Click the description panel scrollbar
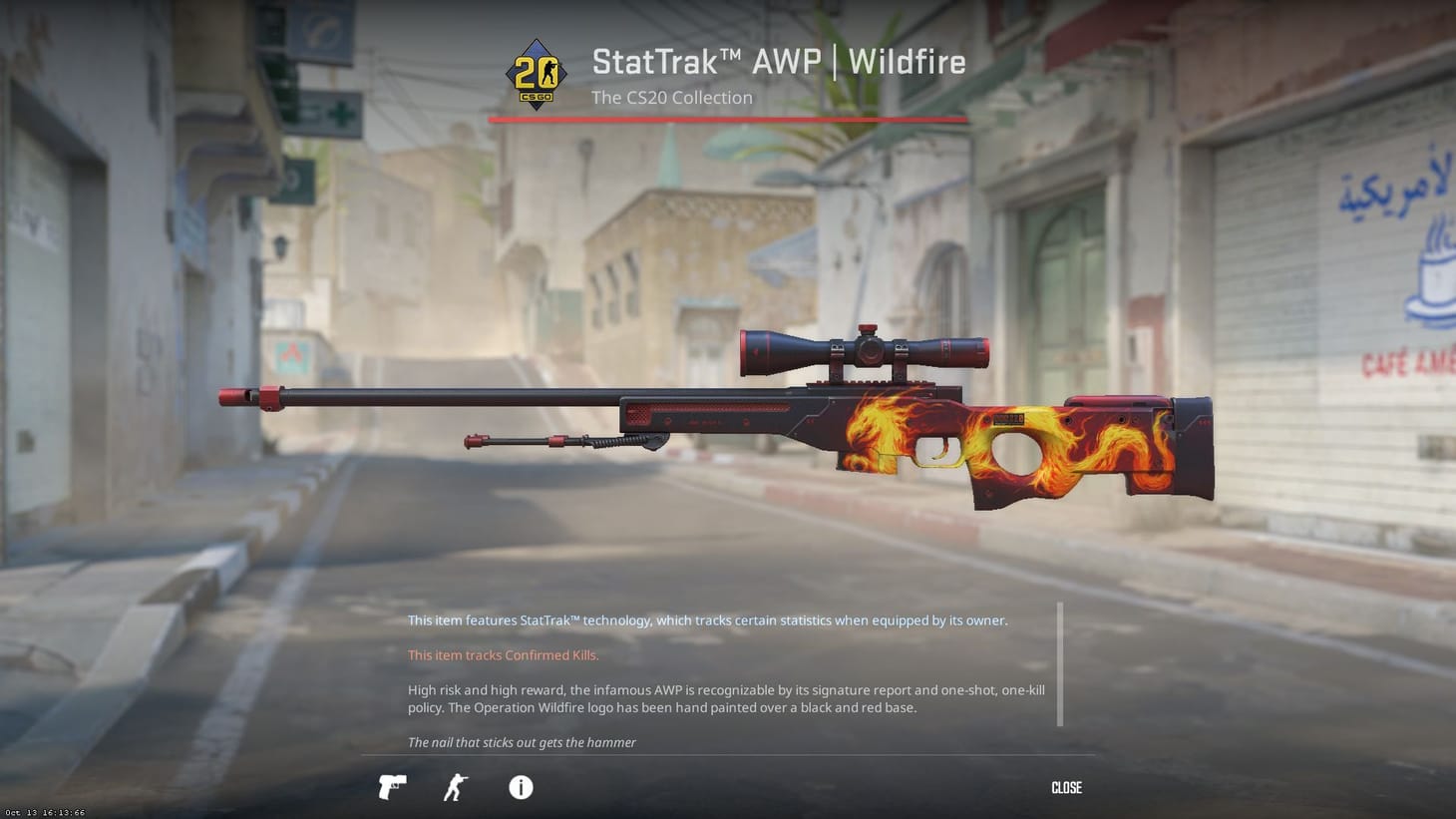This screenshot has width=1456, height=819. (x=1060, y=663)
